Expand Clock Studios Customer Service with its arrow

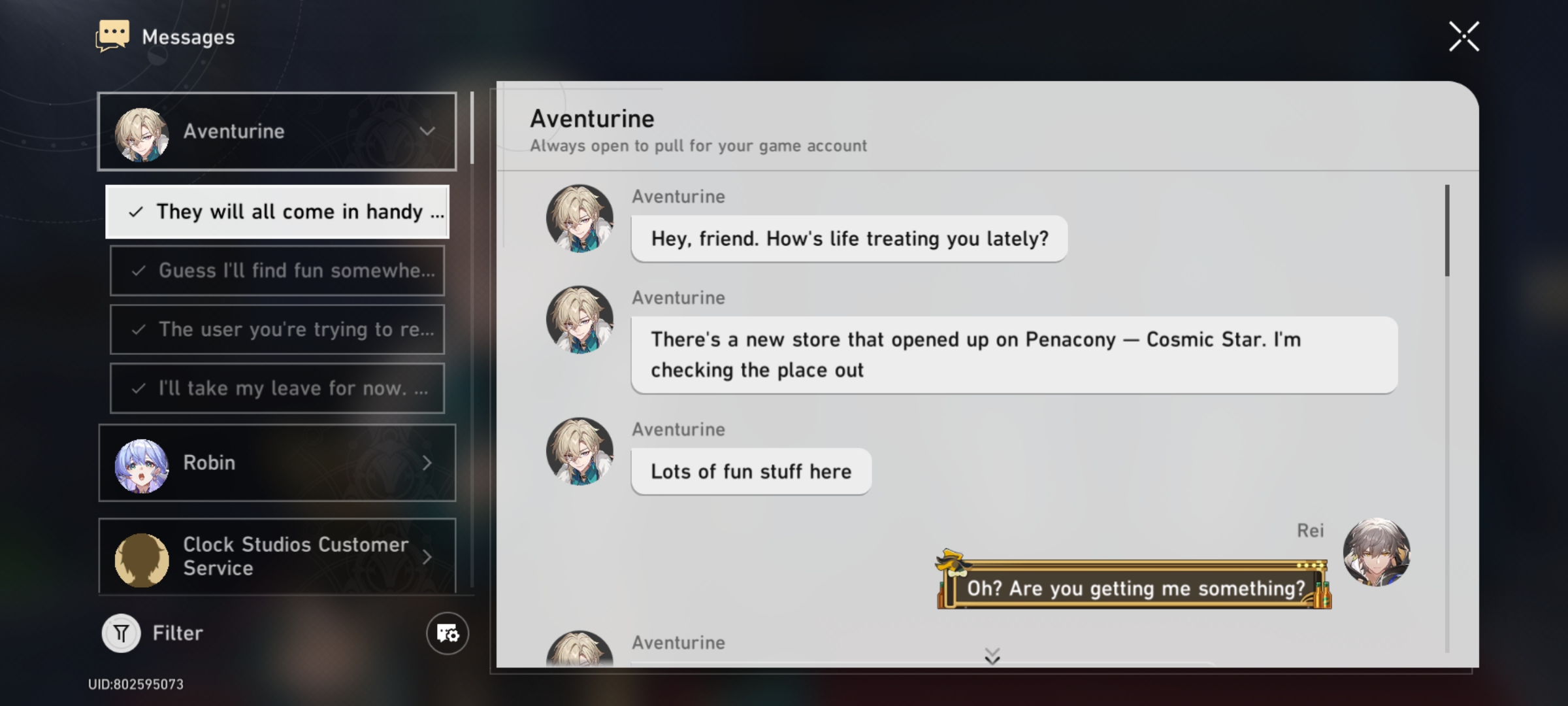428,556
